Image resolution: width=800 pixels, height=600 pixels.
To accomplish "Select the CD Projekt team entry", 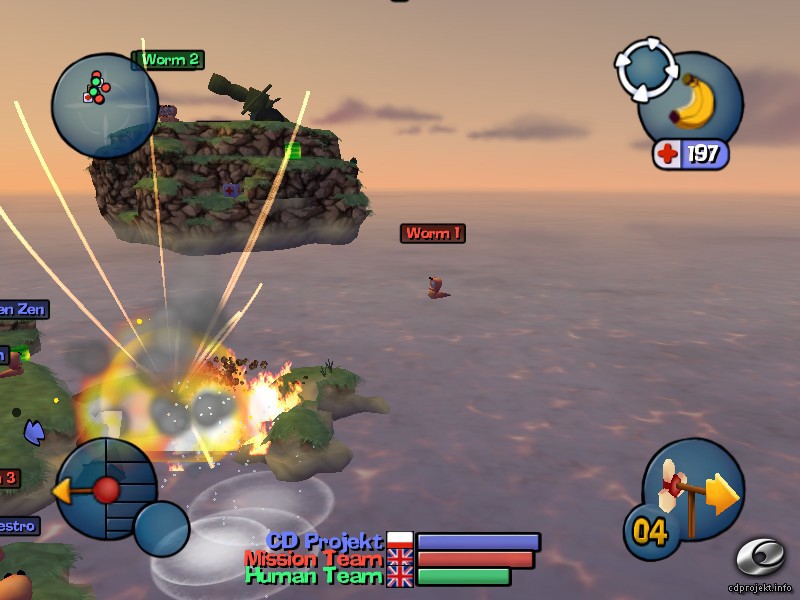I will [325, 541].
